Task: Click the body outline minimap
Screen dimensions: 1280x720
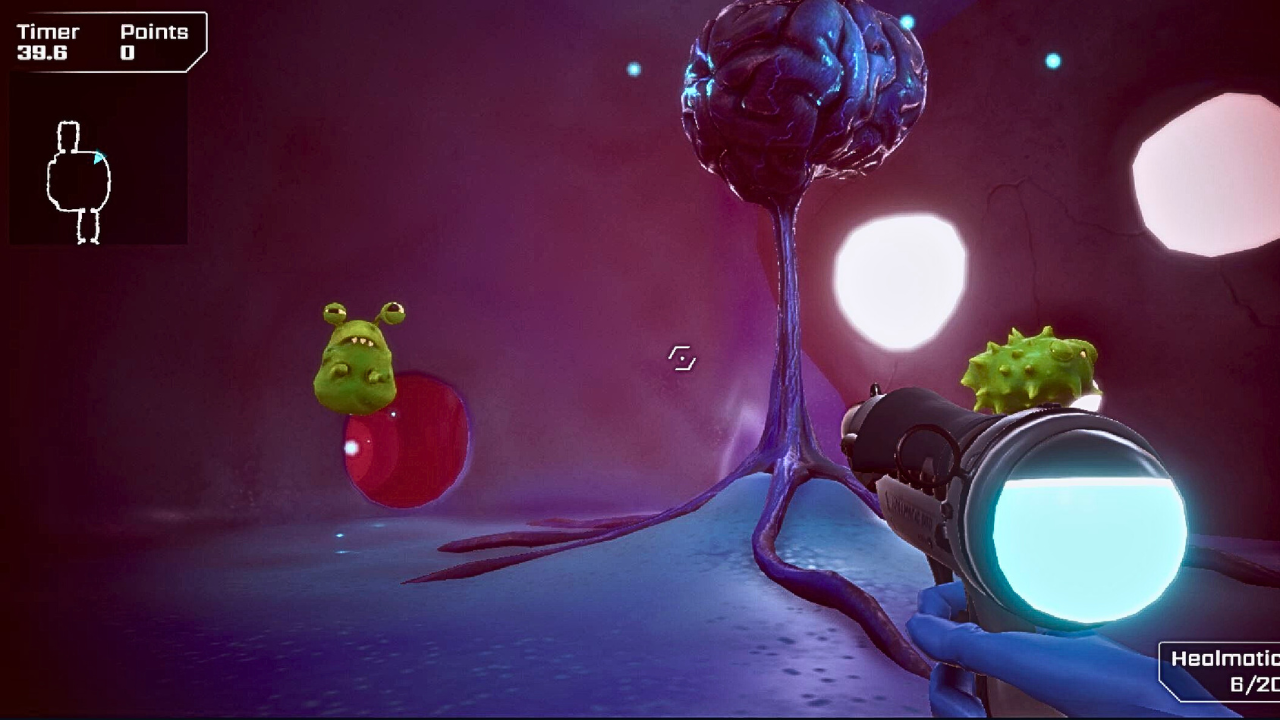Action: (x=79, y=181)
